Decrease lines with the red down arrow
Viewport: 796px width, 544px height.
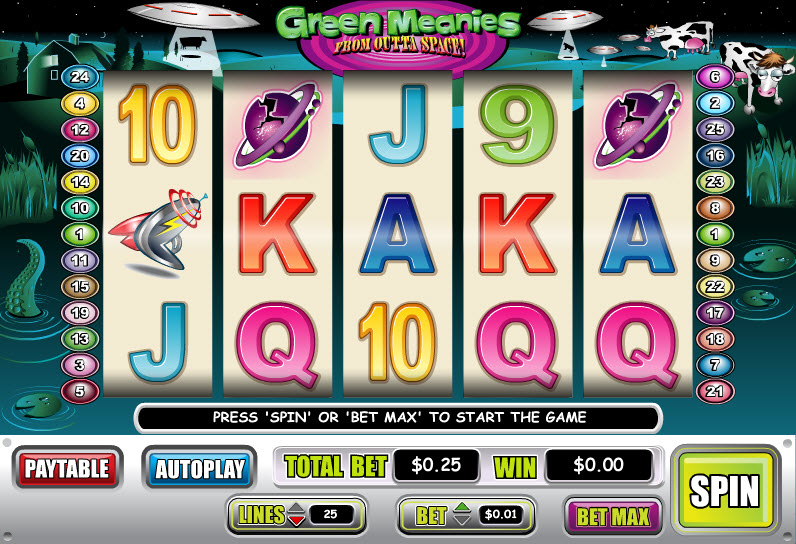point(295,521)
